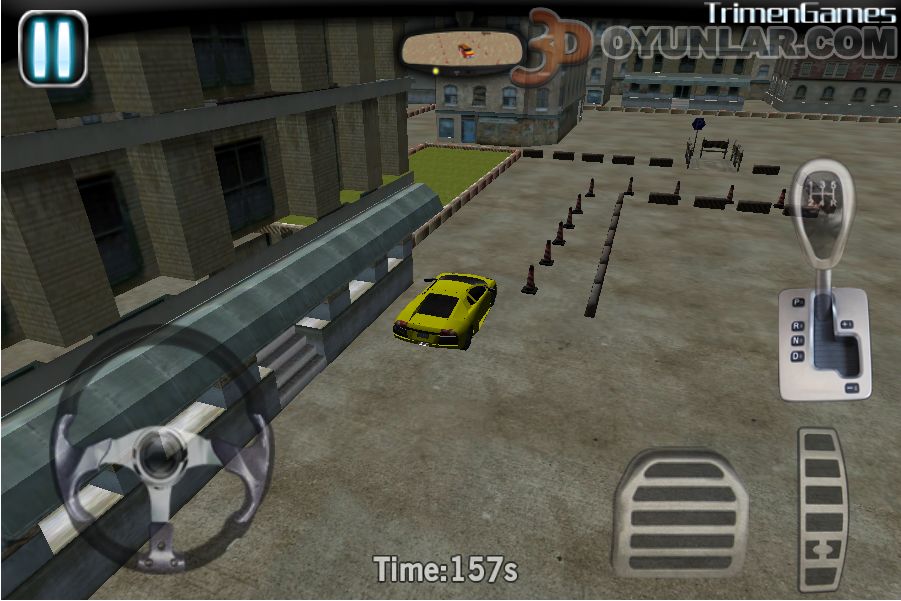This screenshot has height=601, width=901.
Task: Select the R reverse gear
Action: (x=797, y=325)
